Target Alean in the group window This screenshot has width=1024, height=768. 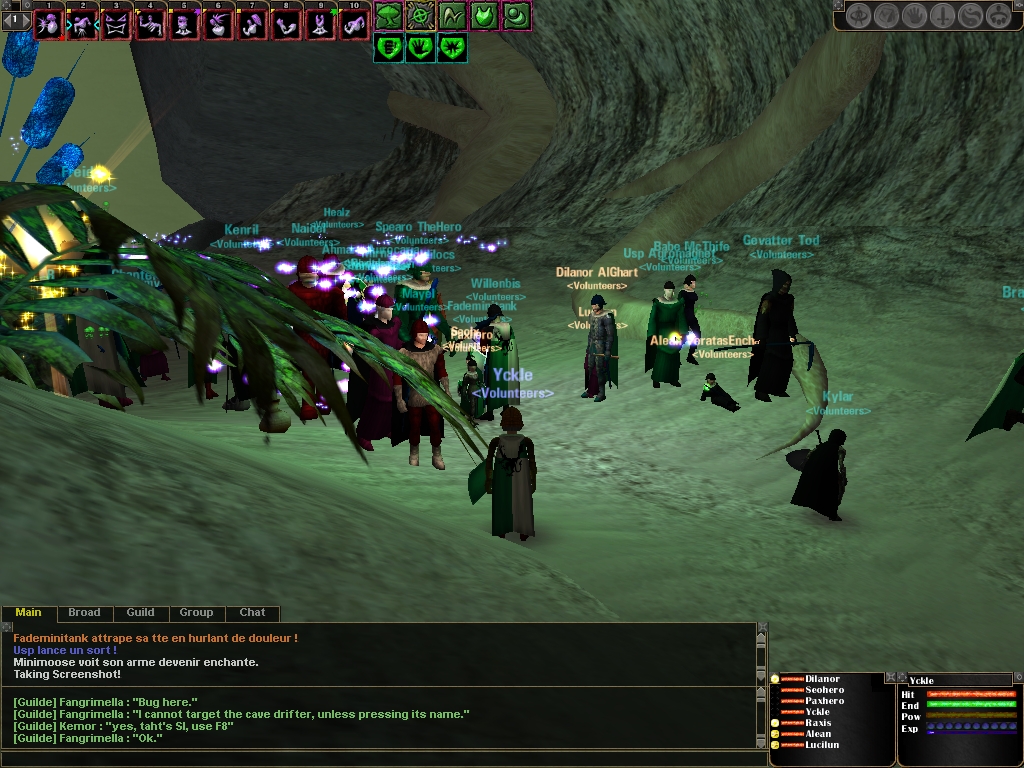pos(818,734)
